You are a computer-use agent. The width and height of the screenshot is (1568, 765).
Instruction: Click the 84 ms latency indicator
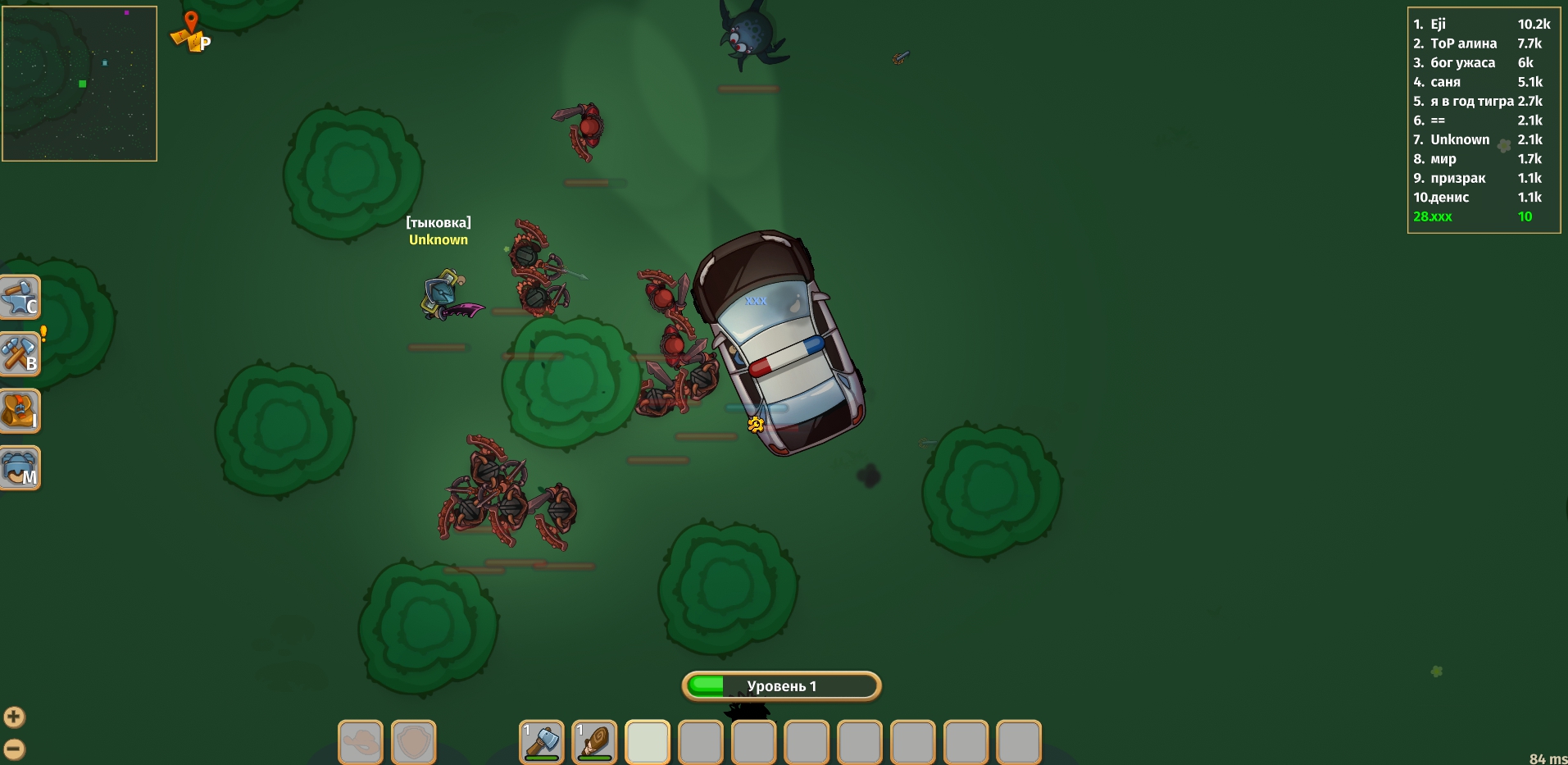1548,759
